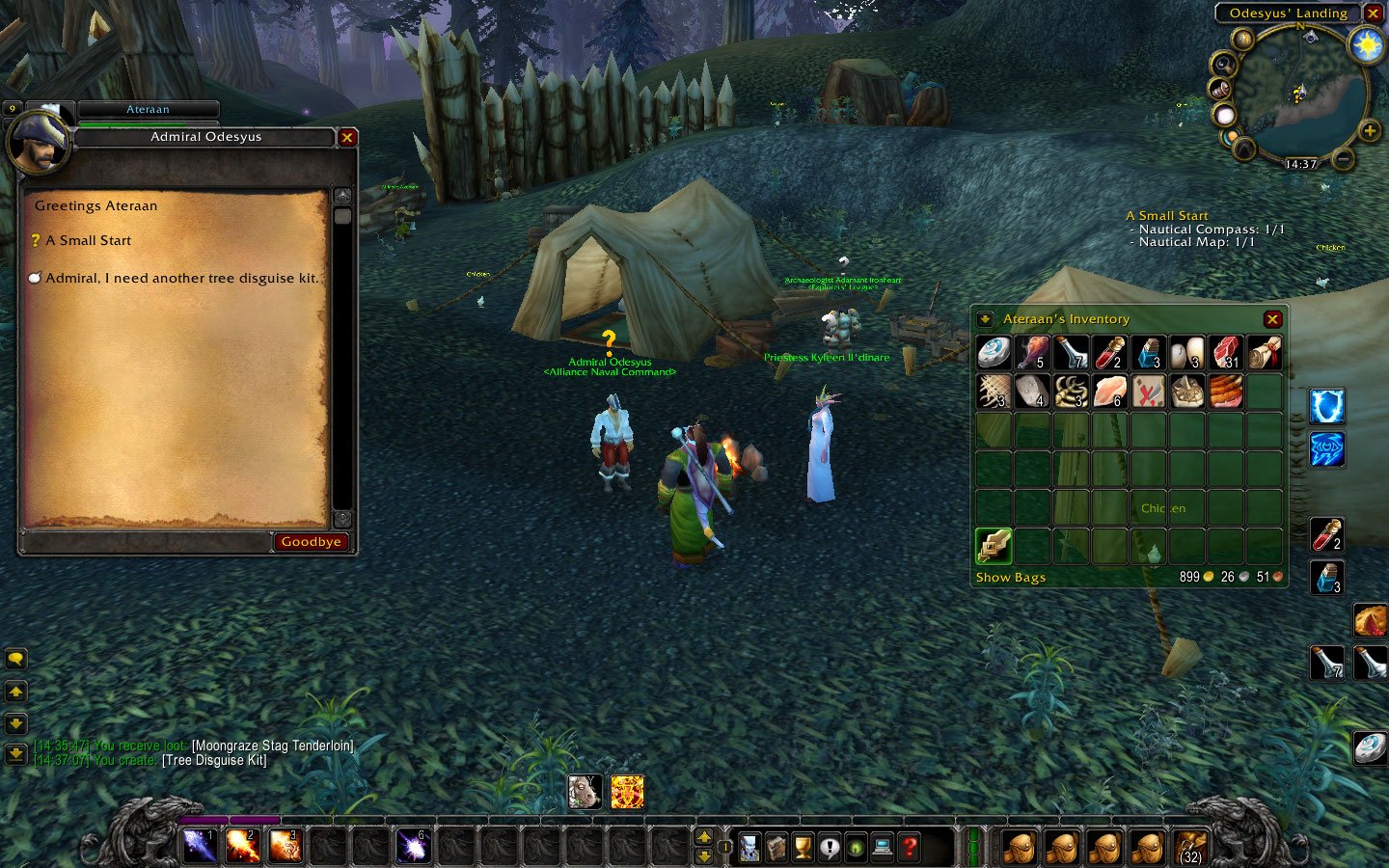Say Goodbye to Admiral Odesyus
Screen dimensions: 1389x868
point(311,542)
